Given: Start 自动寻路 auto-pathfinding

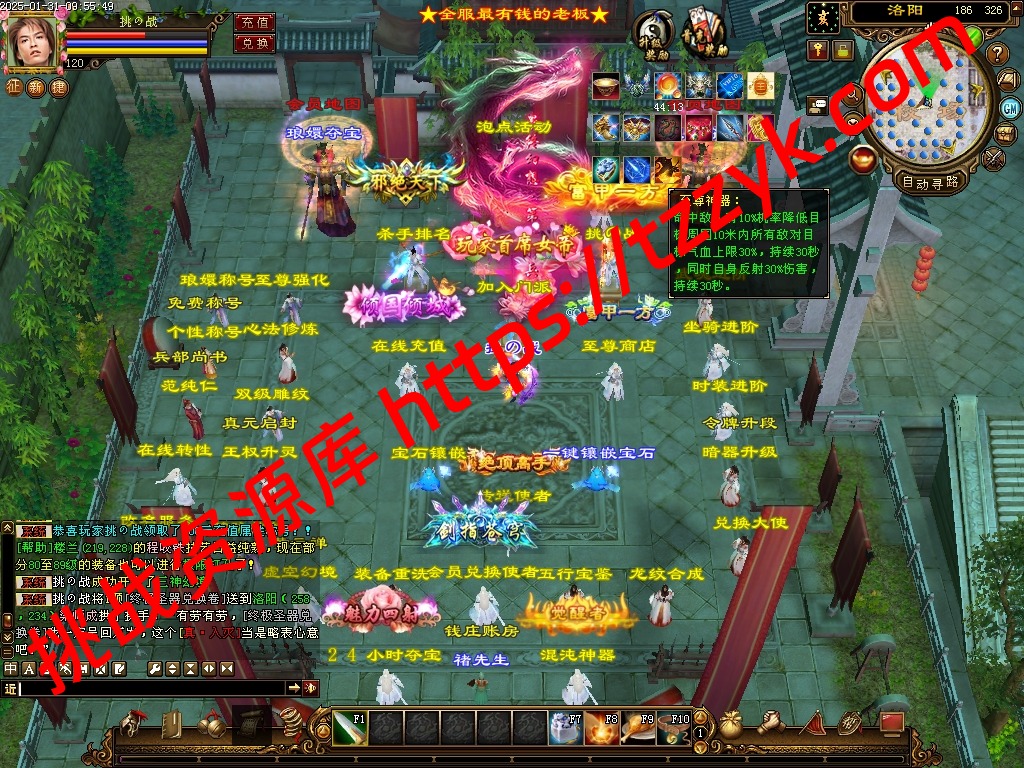Looking at the screenshot, I should [930, 182].
